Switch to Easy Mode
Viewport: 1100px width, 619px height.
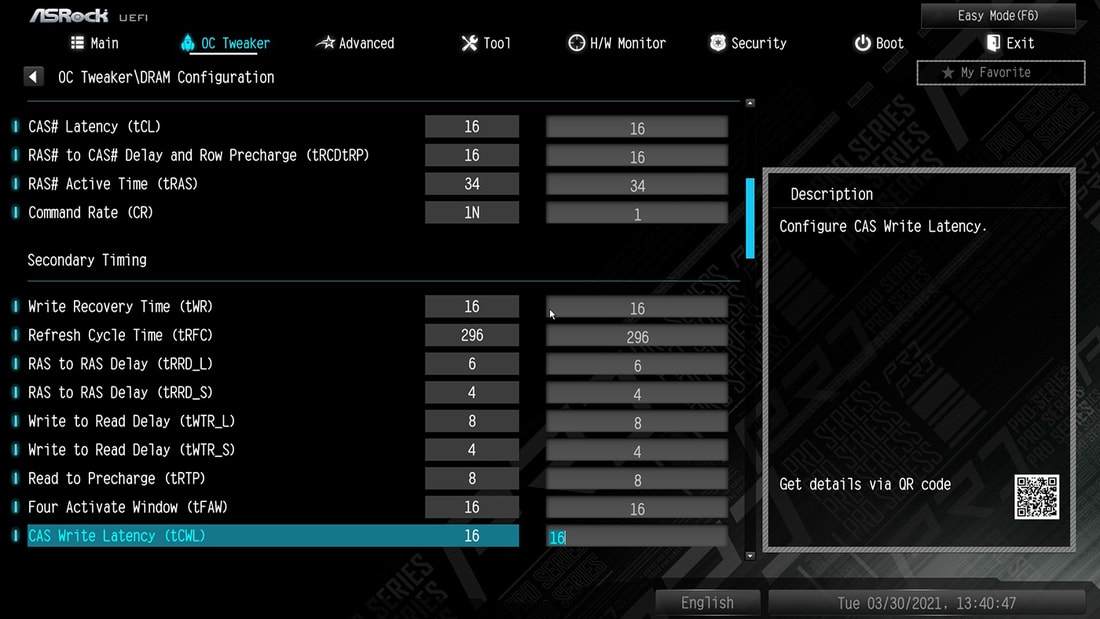[x=998, y=15]
